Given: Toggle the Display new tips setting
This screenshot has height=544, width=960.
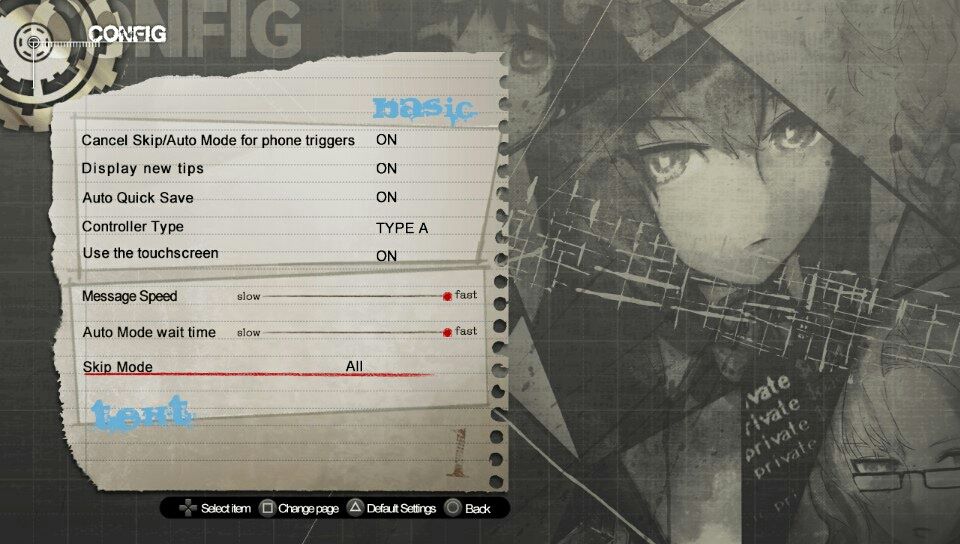Looking at the screenshot, I should [386, 169].
